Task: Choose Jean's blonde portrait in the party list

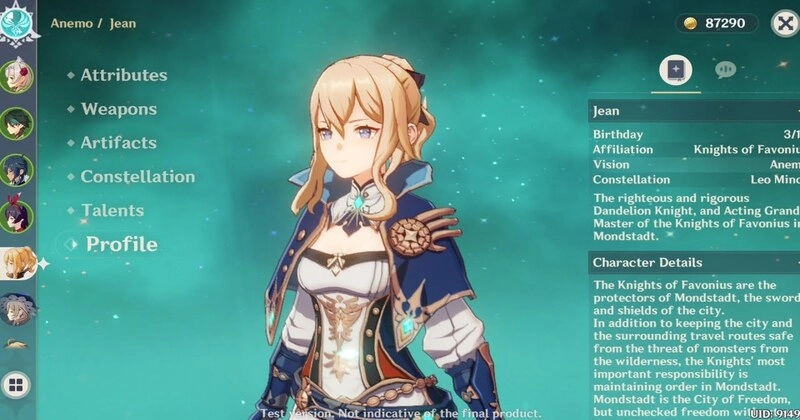Action: coord(18,263)
